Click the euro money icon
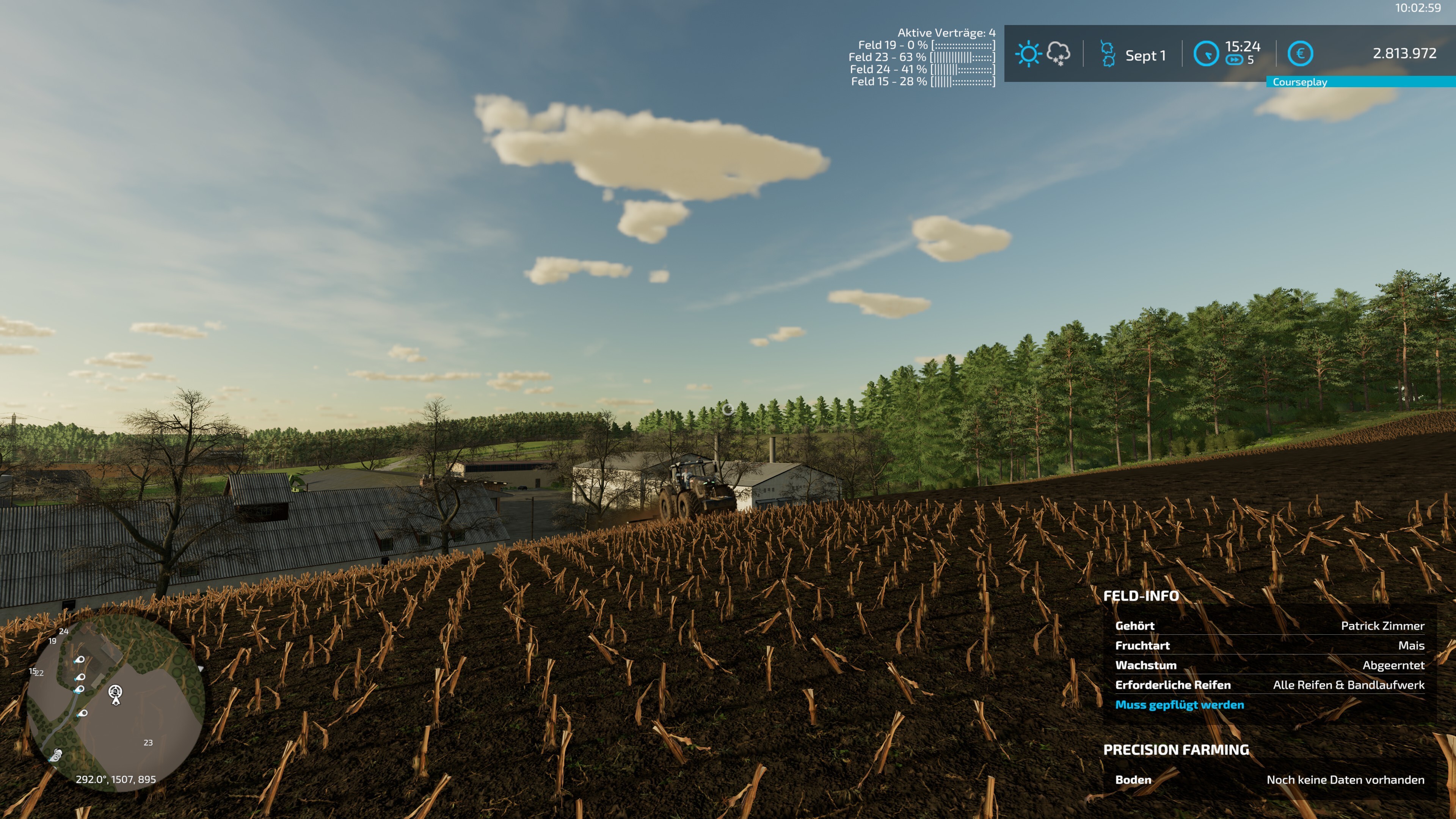Screen dimensions: 1456x819 pos(1300,54)
